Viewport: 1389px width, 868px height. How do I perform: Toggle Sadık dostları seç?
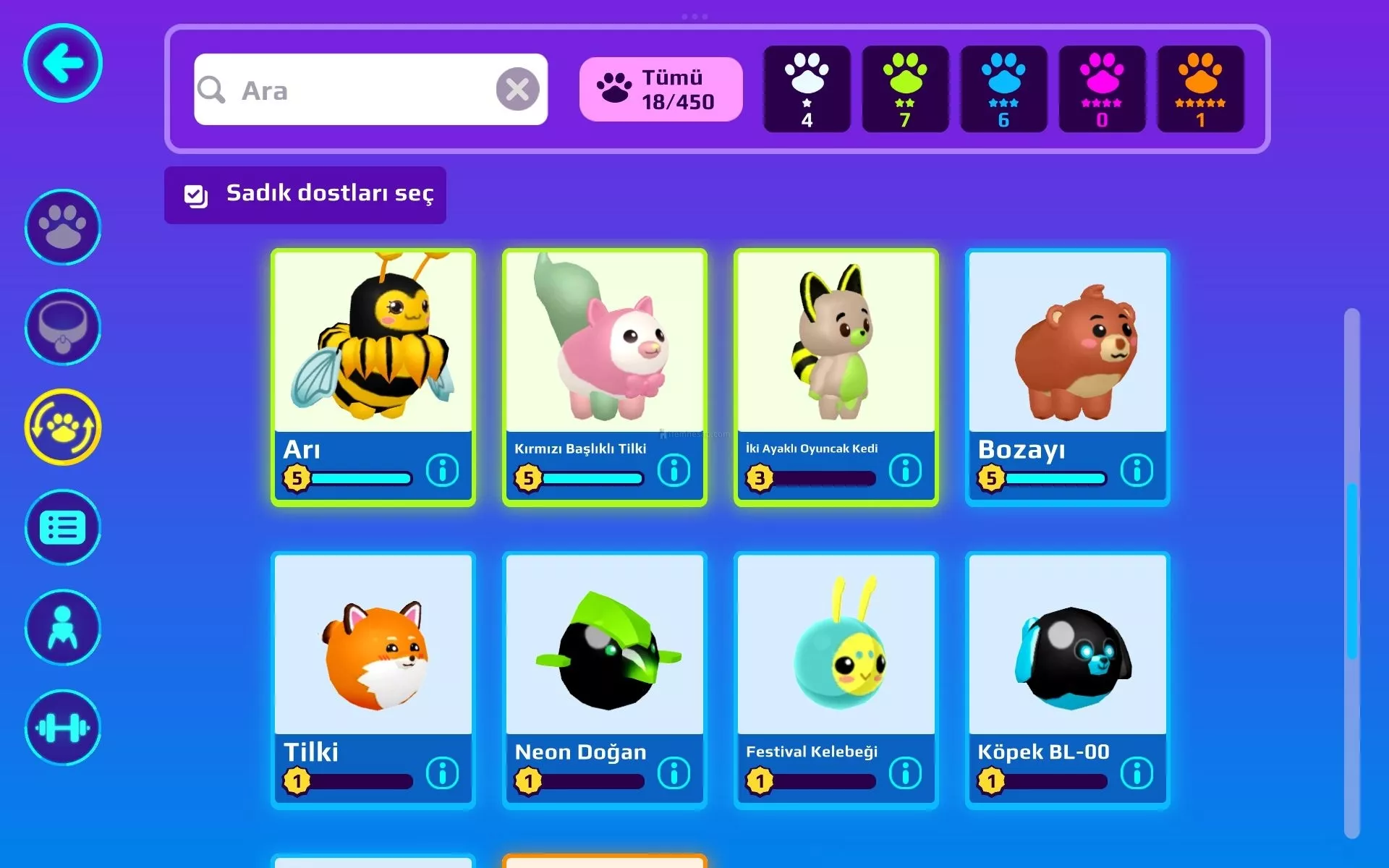click(x=305, y=195)
